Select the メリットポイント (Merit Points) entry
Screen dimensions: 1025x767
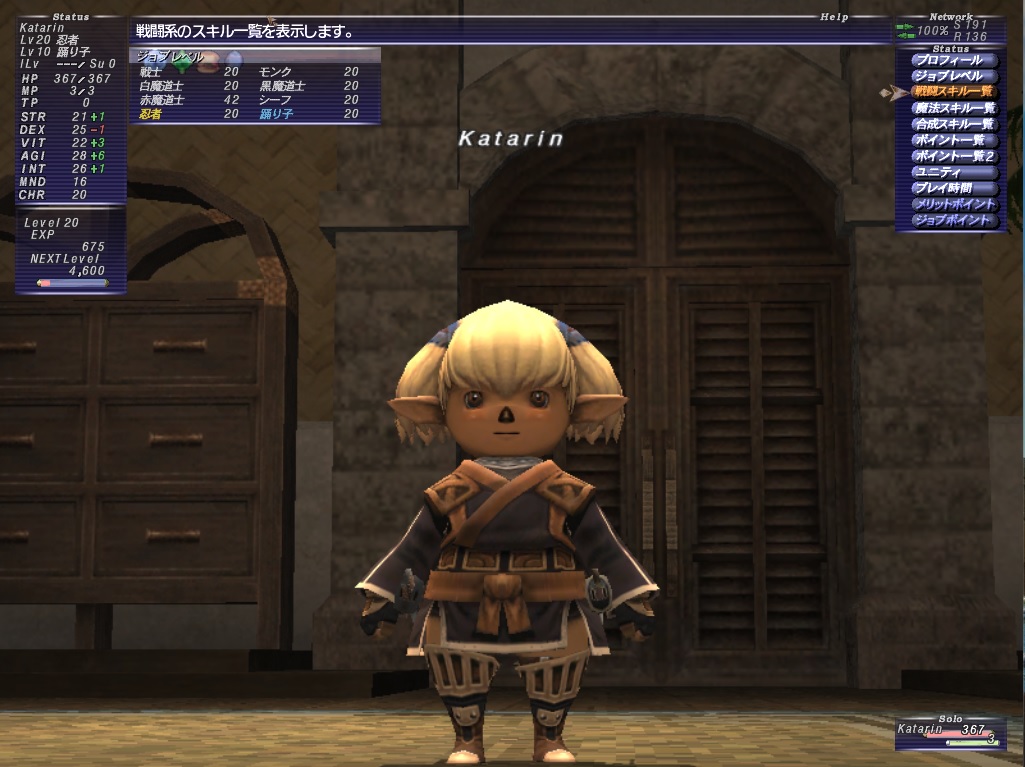(953, 204)
